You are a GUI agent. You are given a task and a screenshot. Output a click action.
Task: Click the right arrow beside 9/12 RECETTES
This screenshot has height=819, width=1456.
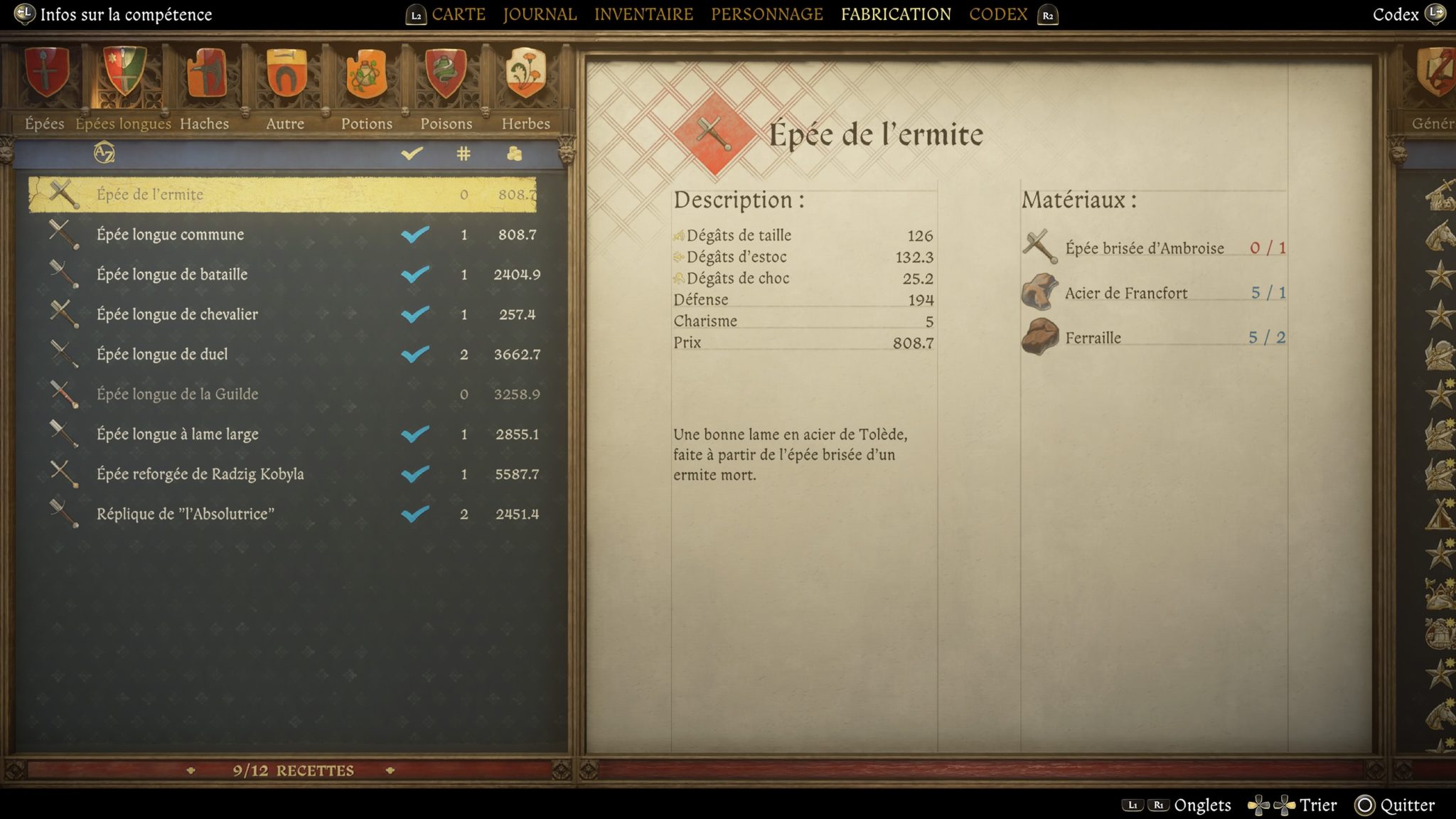click(390, 770)
